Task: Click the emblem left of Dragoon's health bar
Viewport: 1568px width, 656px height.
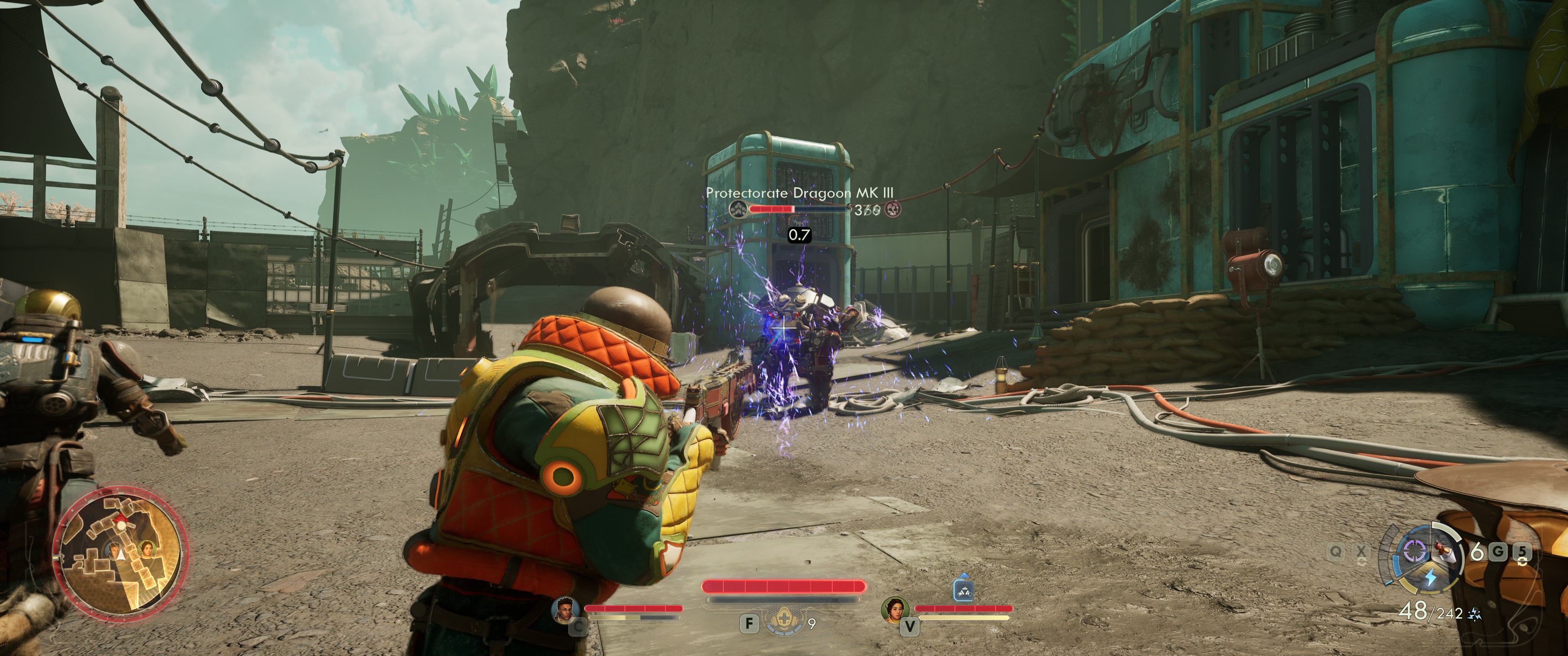Action: tap(738, 209)
